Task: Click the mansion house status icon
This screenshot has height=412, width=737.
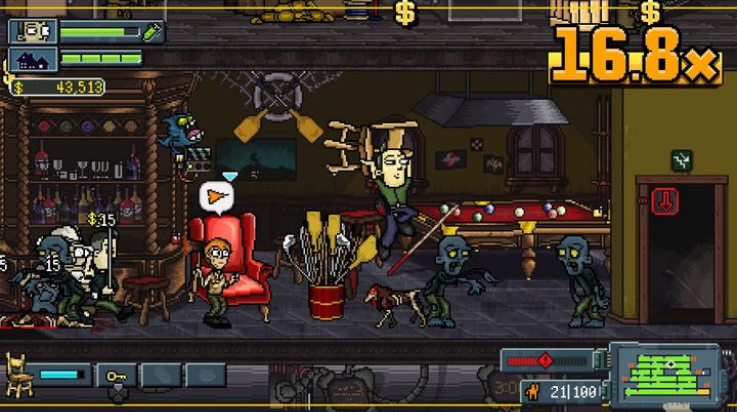Action: tap(33, 60)
